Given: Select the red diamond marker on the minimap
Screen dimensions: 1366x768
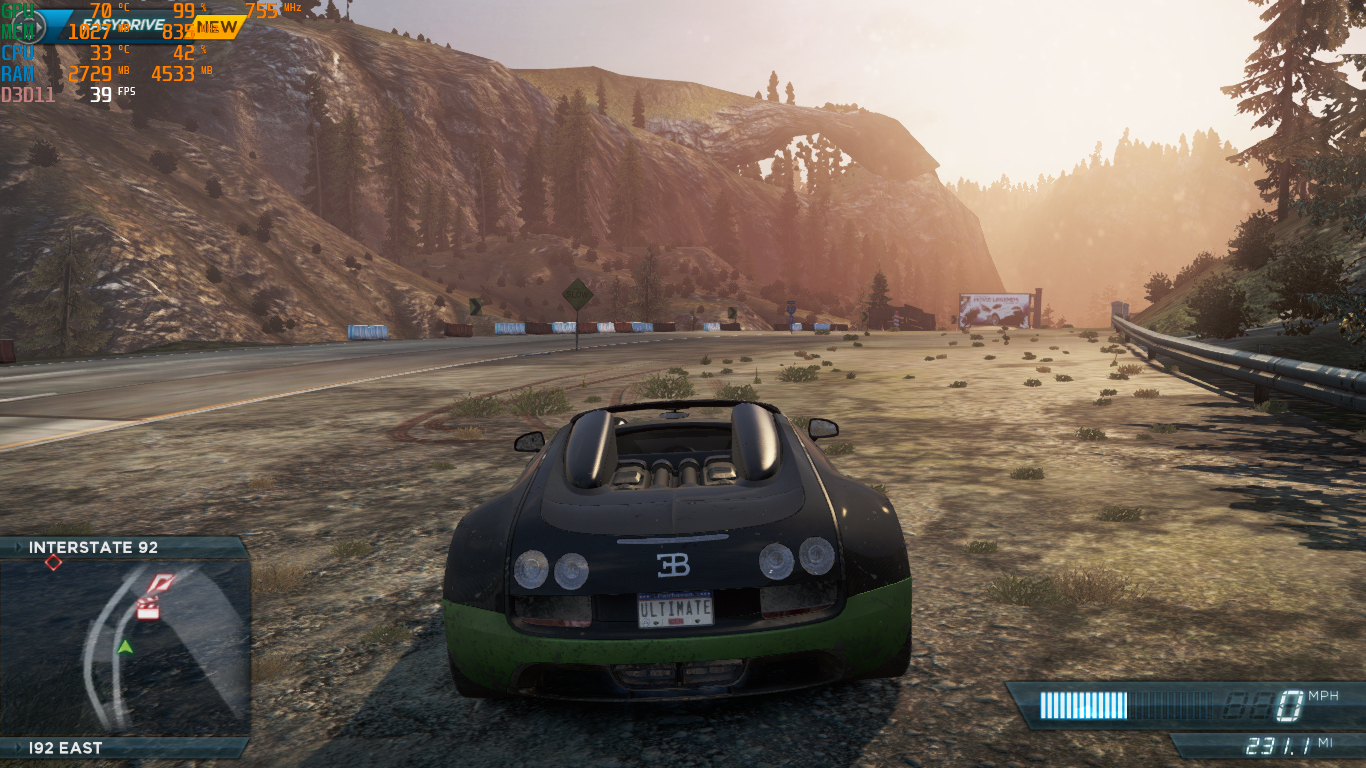Looking at the screenshot, I should (x=53, y=563).
